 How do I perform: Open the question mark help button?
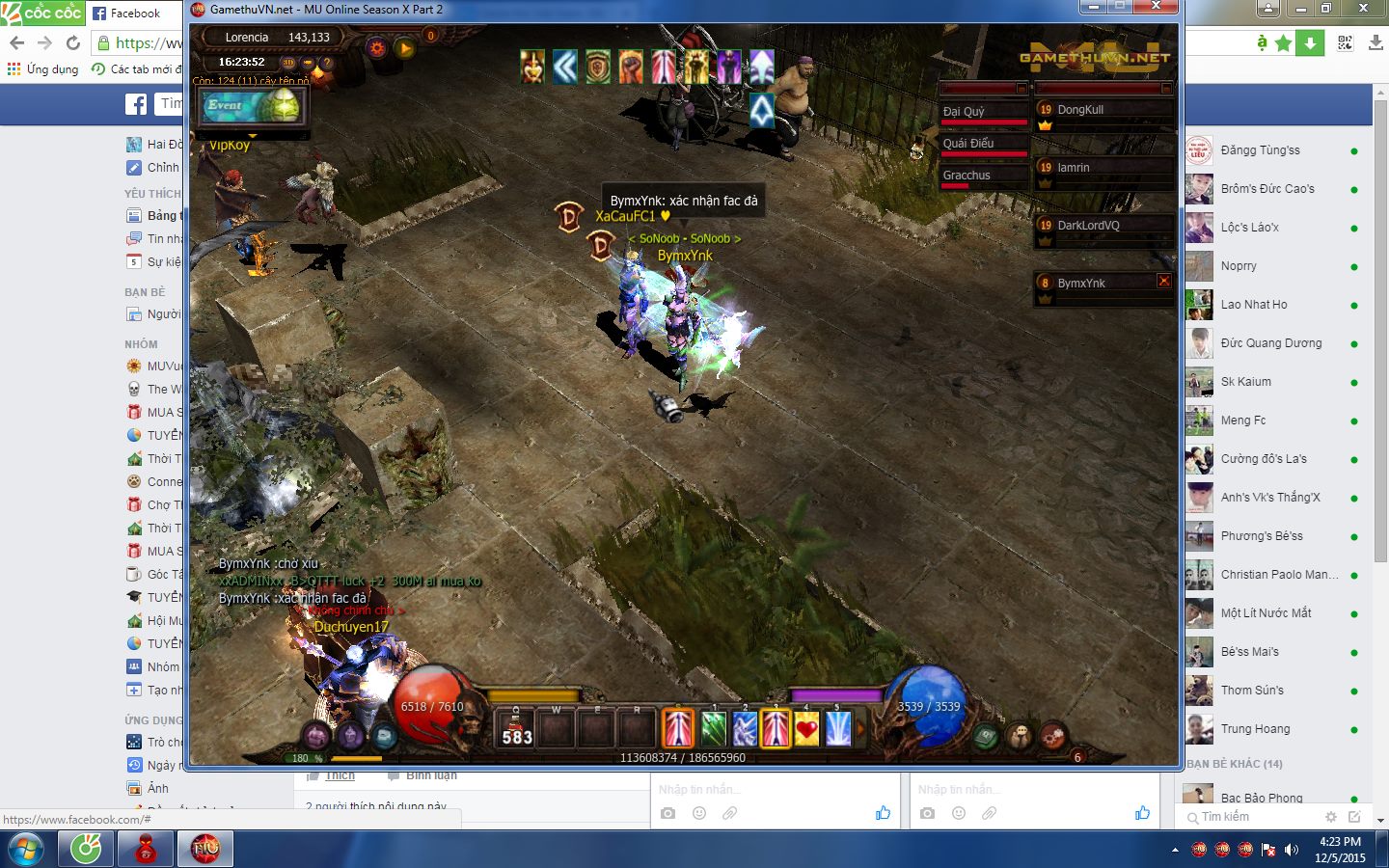327,63
